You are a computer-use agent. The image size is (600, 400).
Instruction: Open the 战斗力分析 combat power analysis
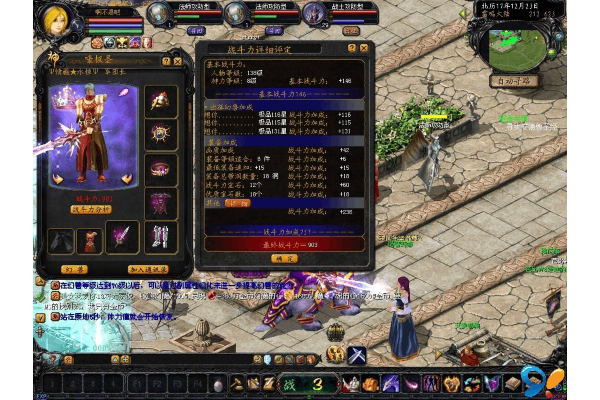coord(91,212)
